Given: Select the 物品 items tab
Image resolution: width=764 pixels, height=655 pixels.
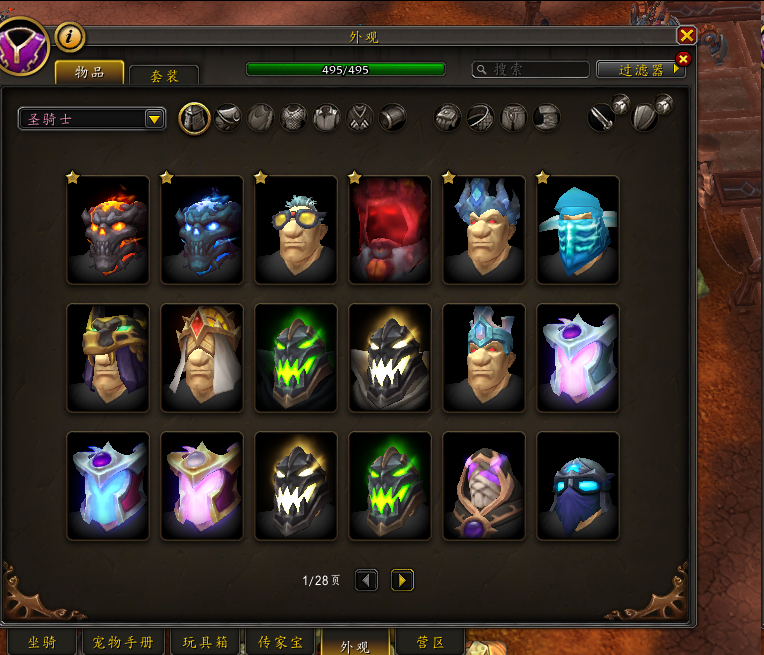Looking at the screenshot, I should (x=90, y=72).
